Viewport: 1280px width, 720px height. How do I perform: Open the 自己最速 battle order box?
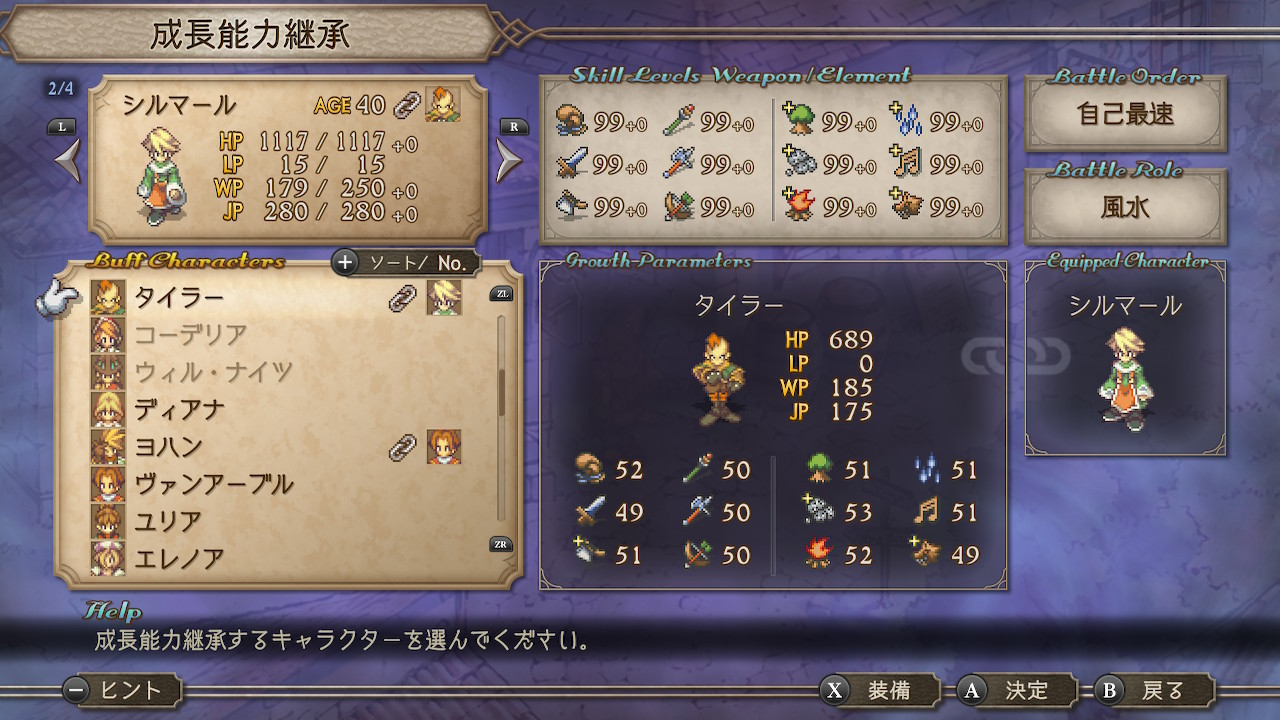(x=1125, y=115)
